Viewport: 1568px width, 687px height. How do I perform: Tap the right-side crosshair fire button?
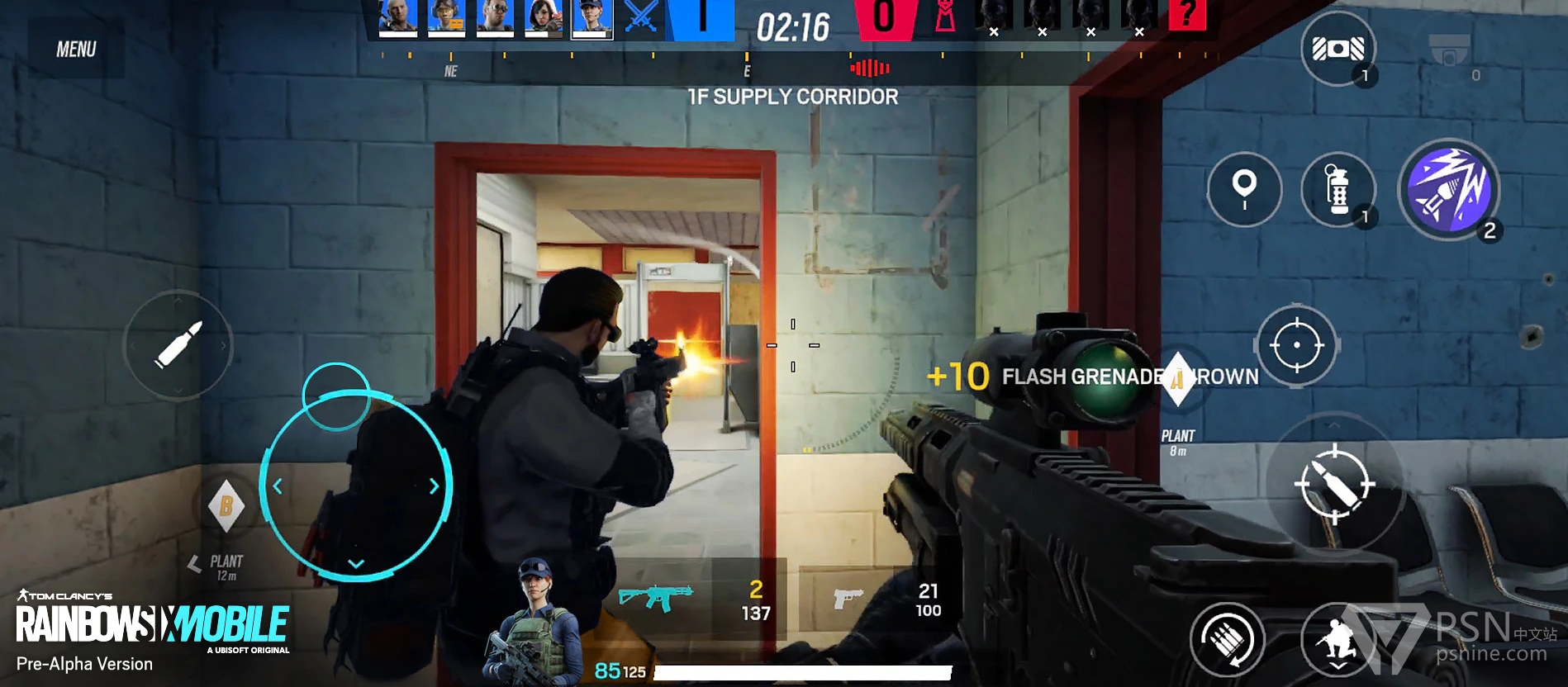pos(1334,485)
